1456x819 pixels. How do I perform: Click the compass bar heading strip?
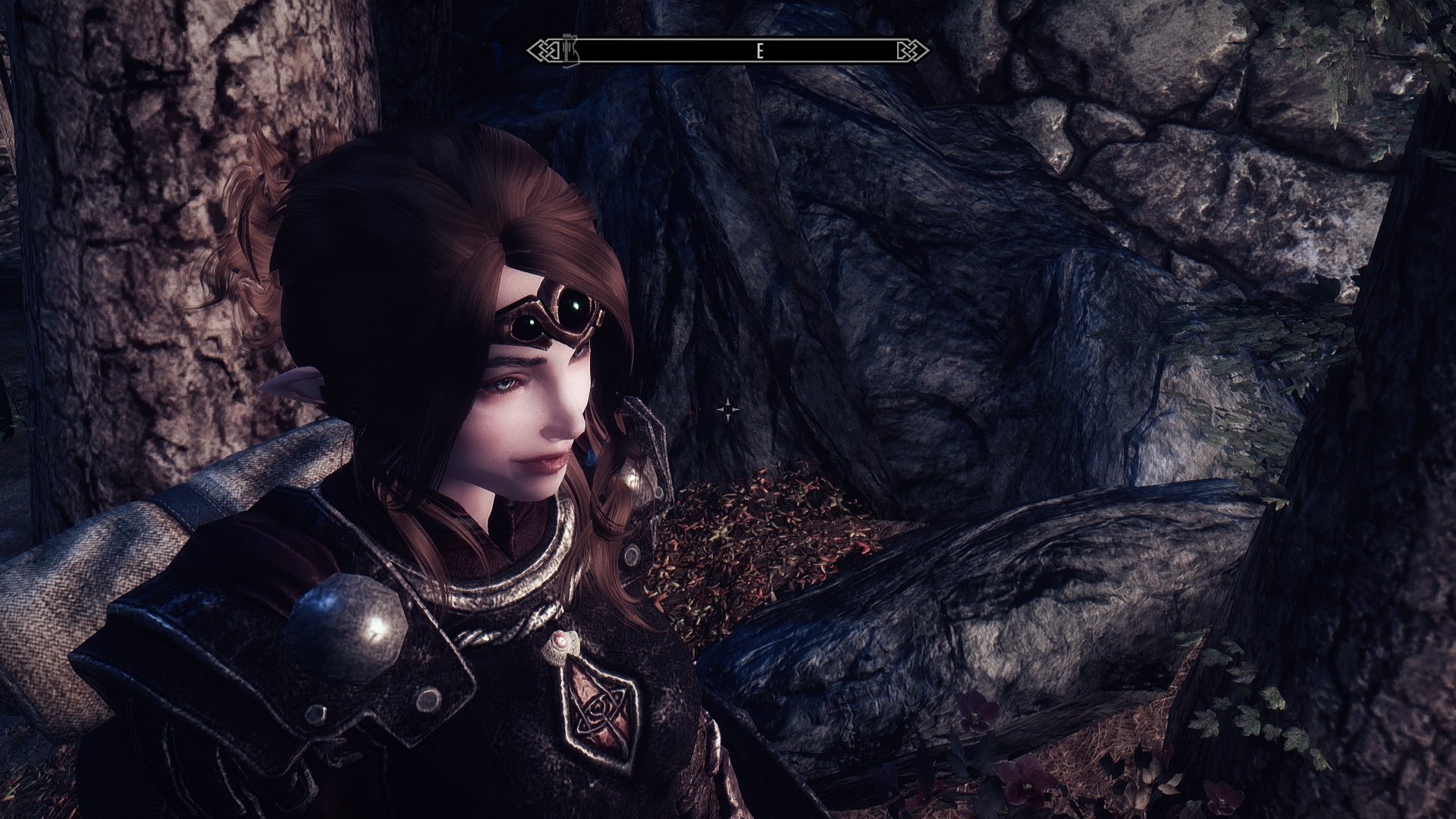(728, 51)
